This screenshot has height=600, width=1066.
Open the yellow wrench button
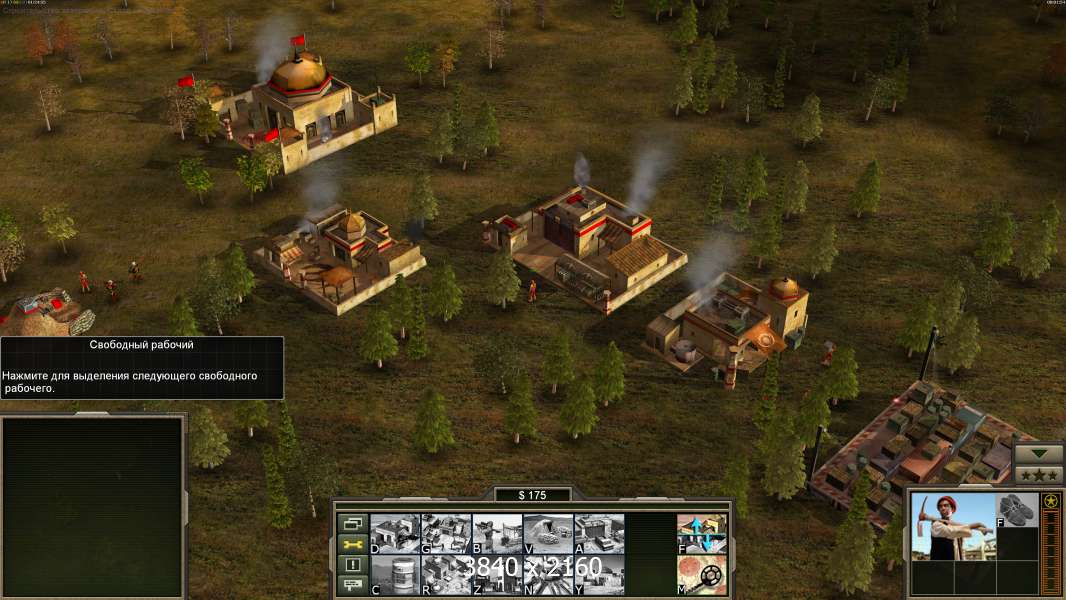(x=353, y=544)
